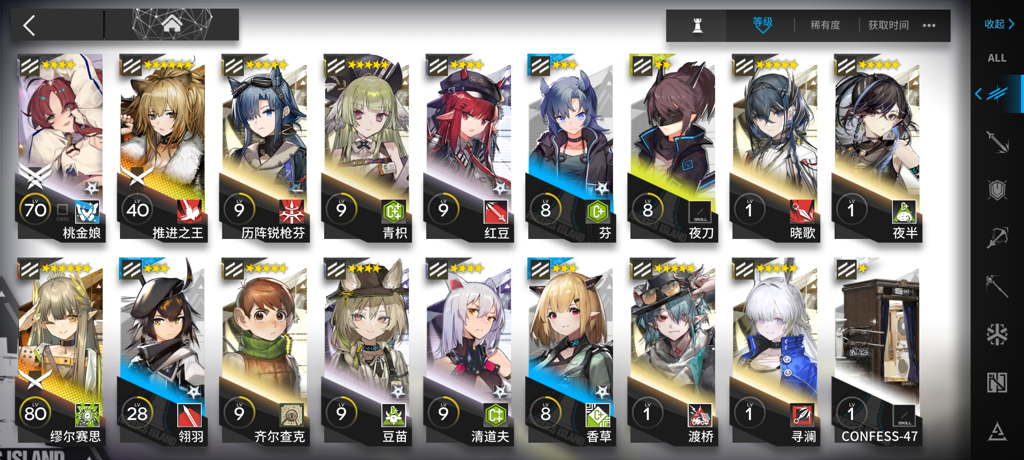
Task: Select the CONFESS-47 operator card
Action: pos(876,345)
